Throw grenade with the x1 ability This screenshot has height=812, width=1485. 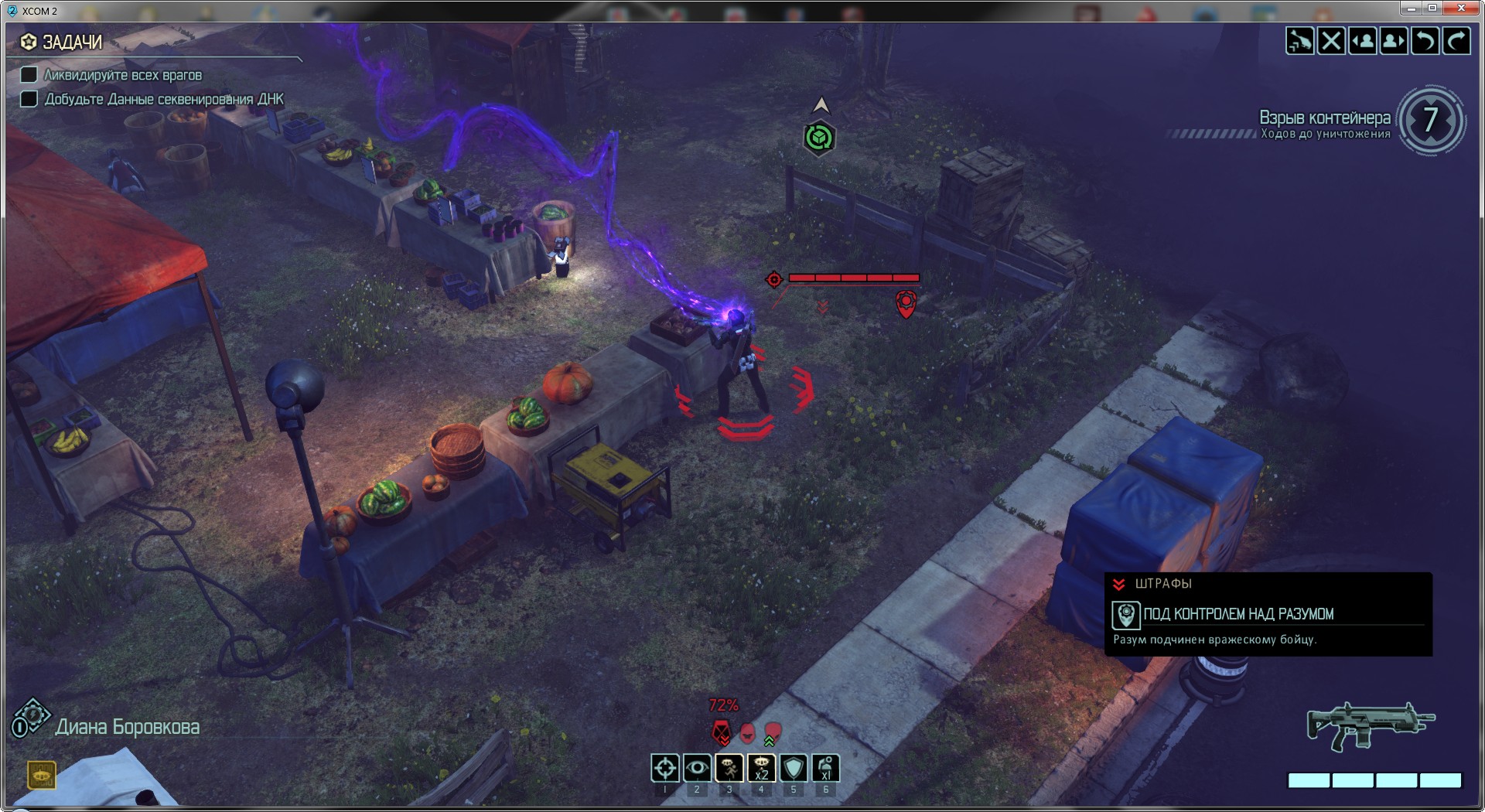[x=825, y=768]
